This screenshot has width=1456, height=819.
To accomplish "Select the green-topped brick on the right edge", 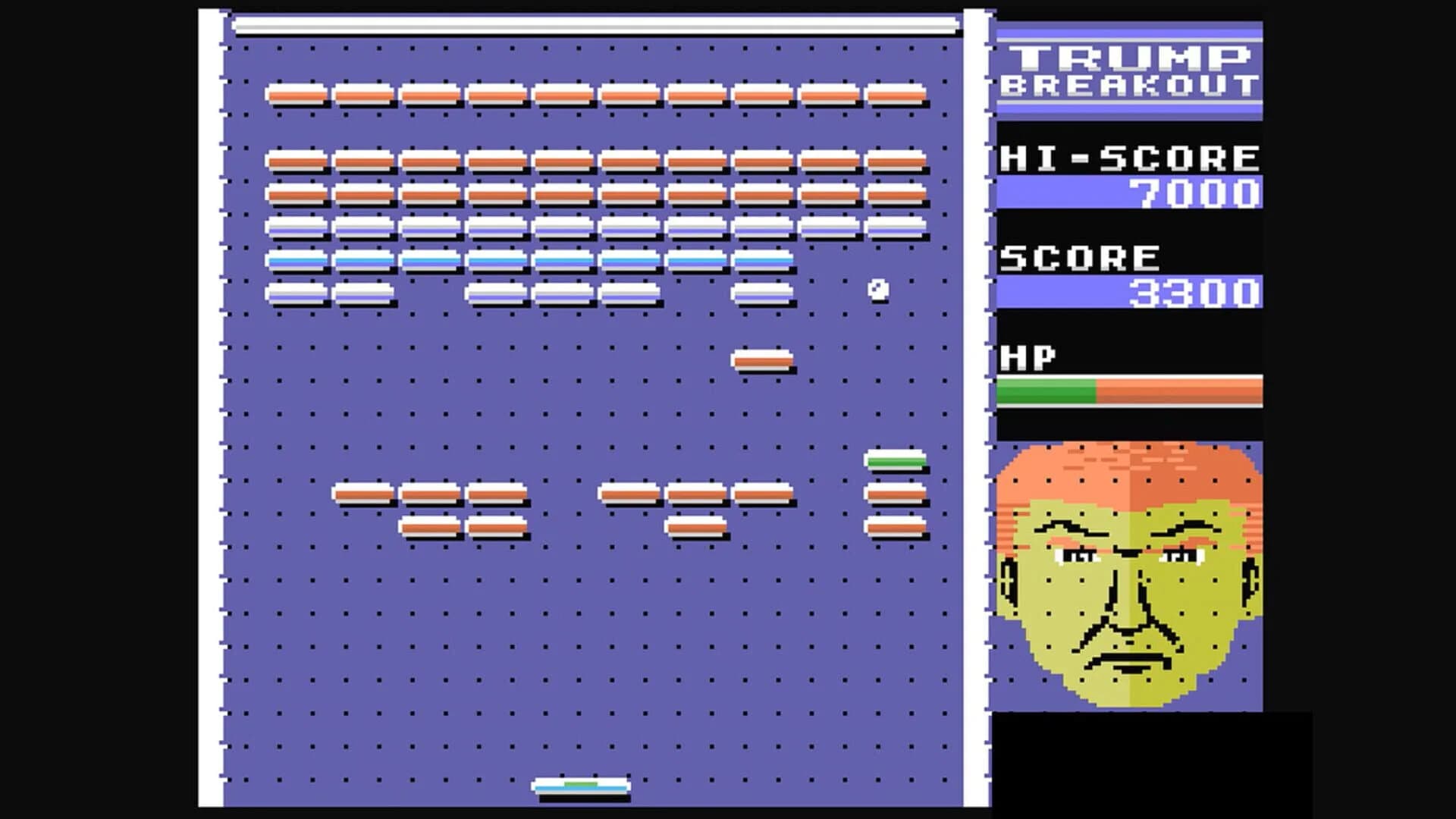I will [x=895, y=459].
